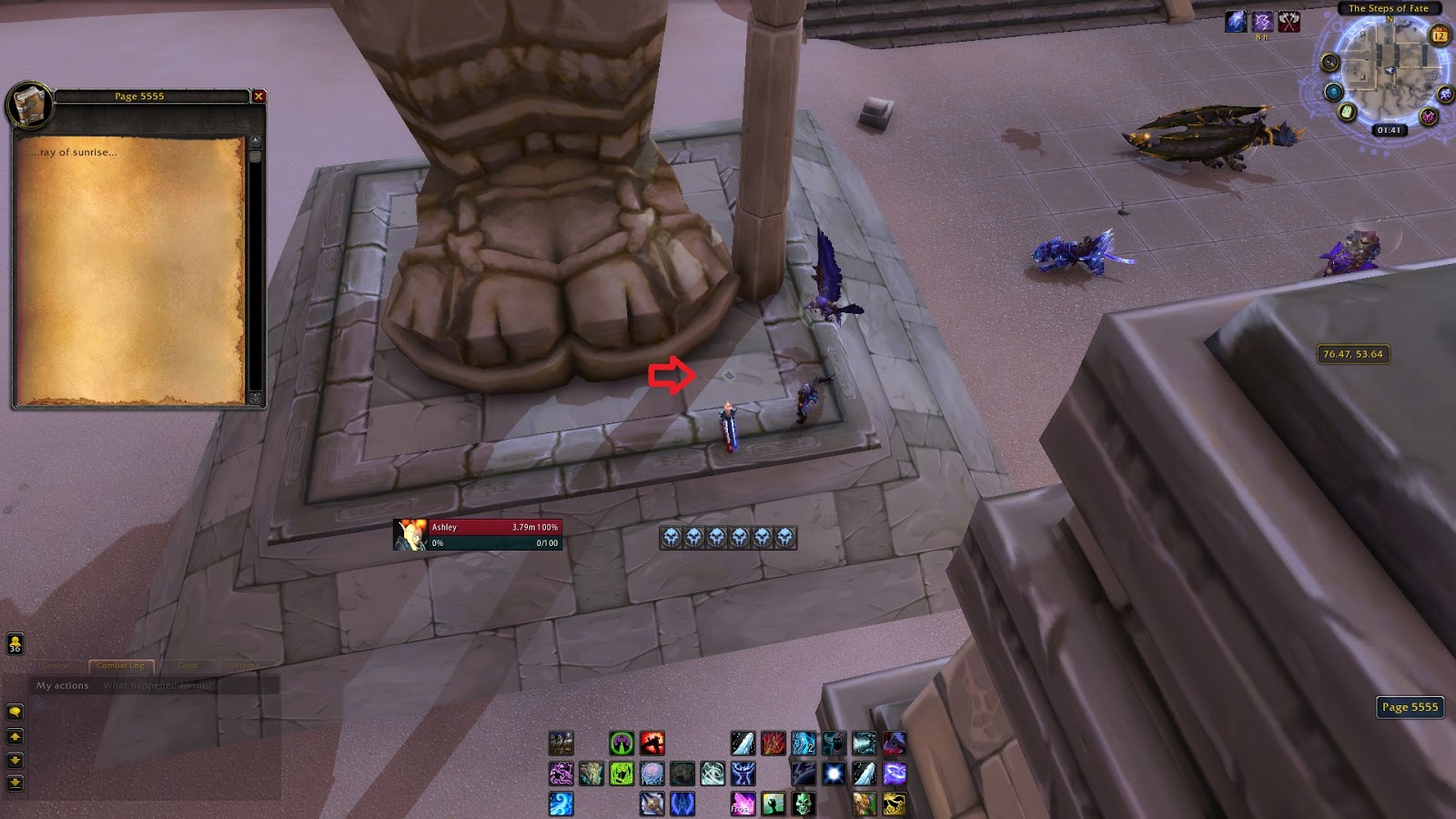This screenshot has width=1456, height=819.
Task: Open the blue group finder menu on minimap
Action: 1333,91
